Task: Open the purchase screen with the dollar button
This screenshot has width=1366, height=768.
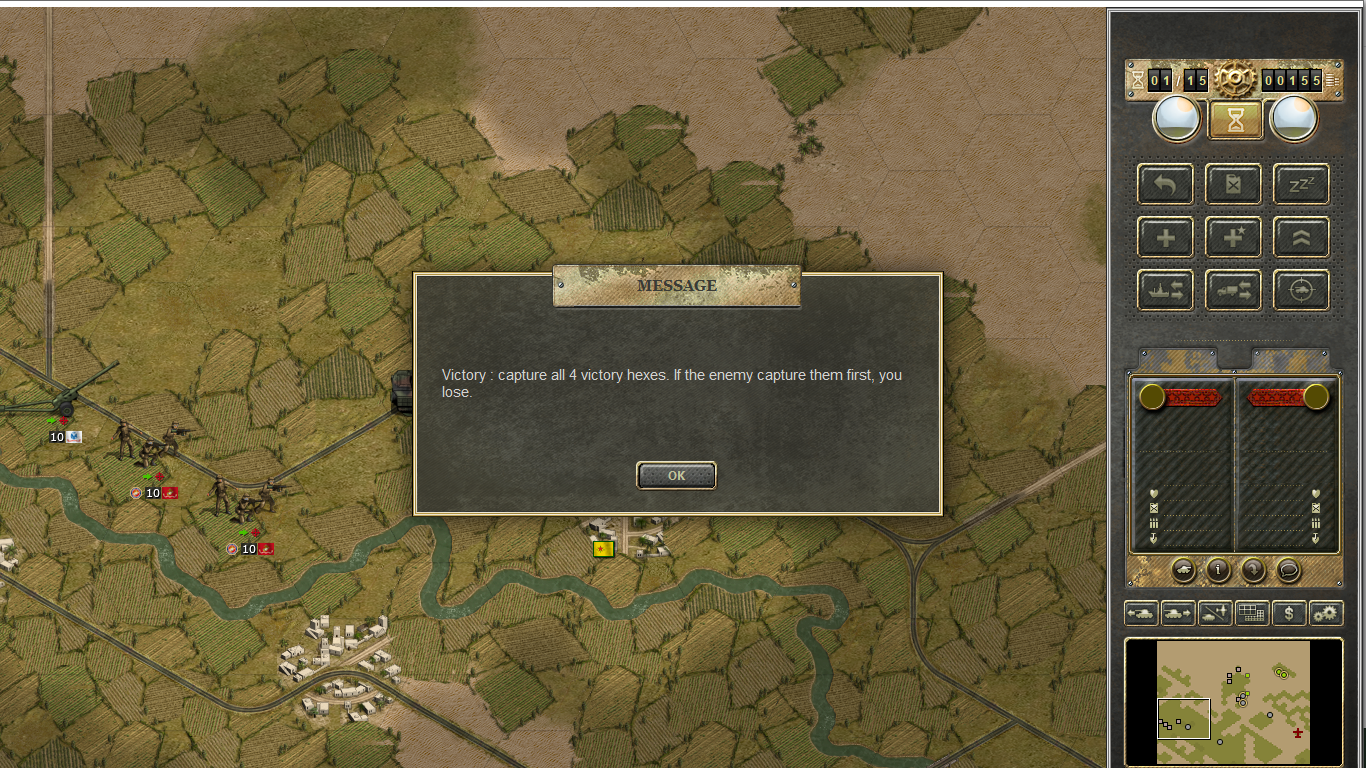Action: coord(1289,613)
